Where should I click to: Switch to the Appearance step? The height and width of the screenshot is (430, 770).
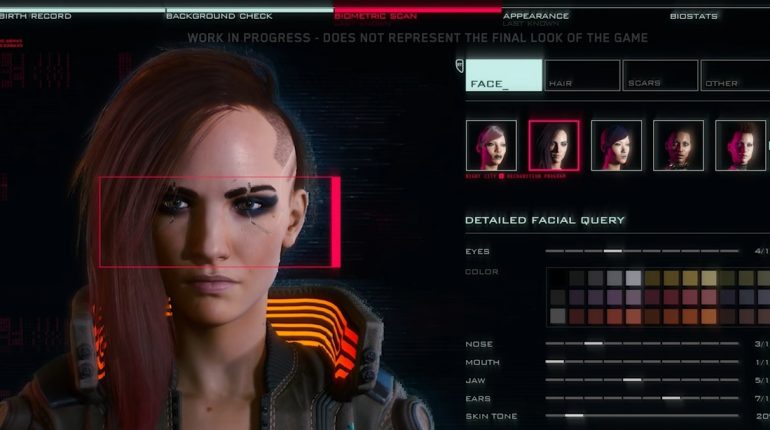[536, 16]
